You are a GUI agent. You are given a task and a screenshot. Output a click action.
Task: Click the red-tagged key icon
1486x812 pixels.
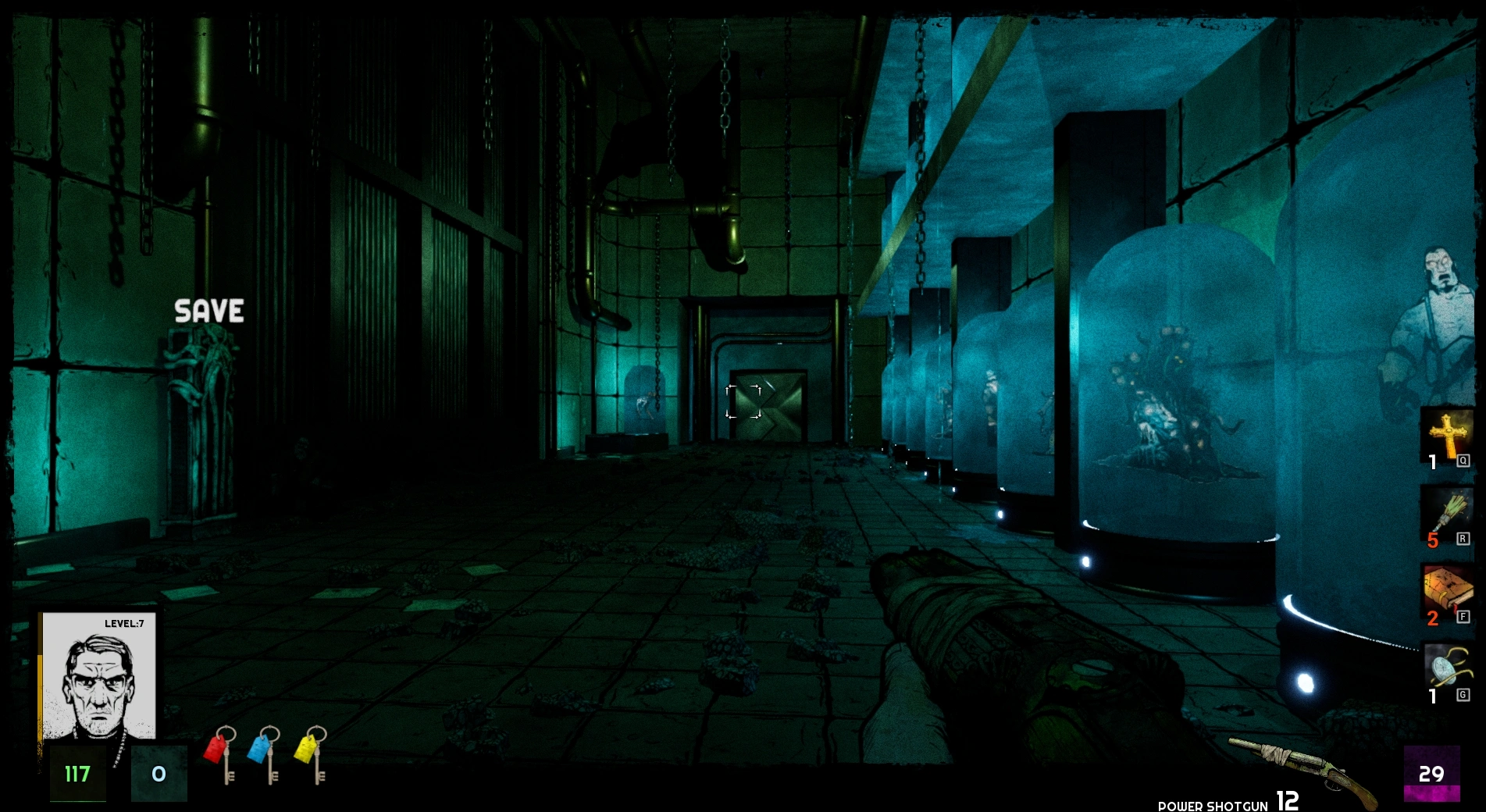(x=221, y=754)
